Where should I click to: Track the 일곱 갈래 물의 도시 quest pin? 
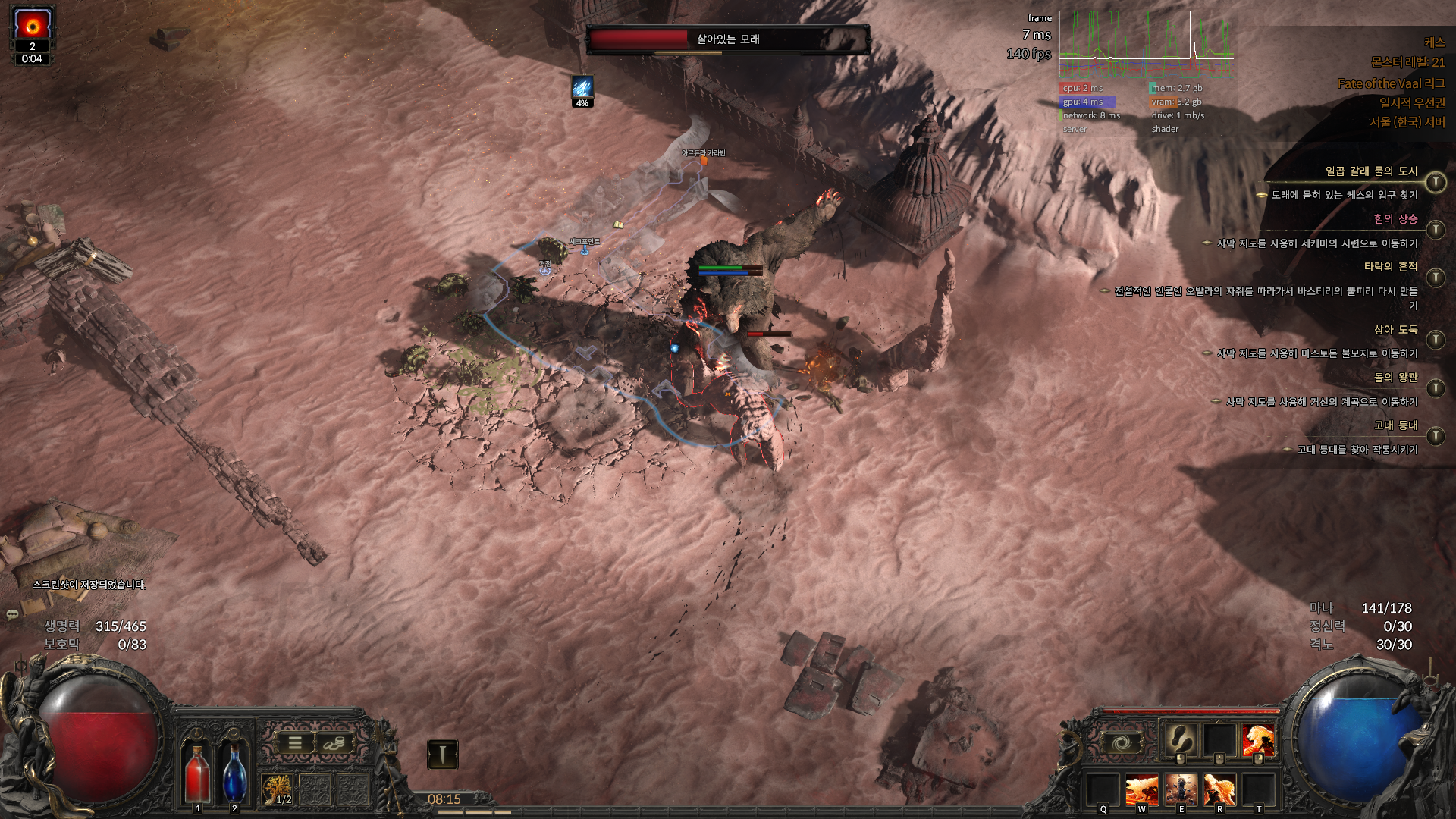click(1435, 182)
